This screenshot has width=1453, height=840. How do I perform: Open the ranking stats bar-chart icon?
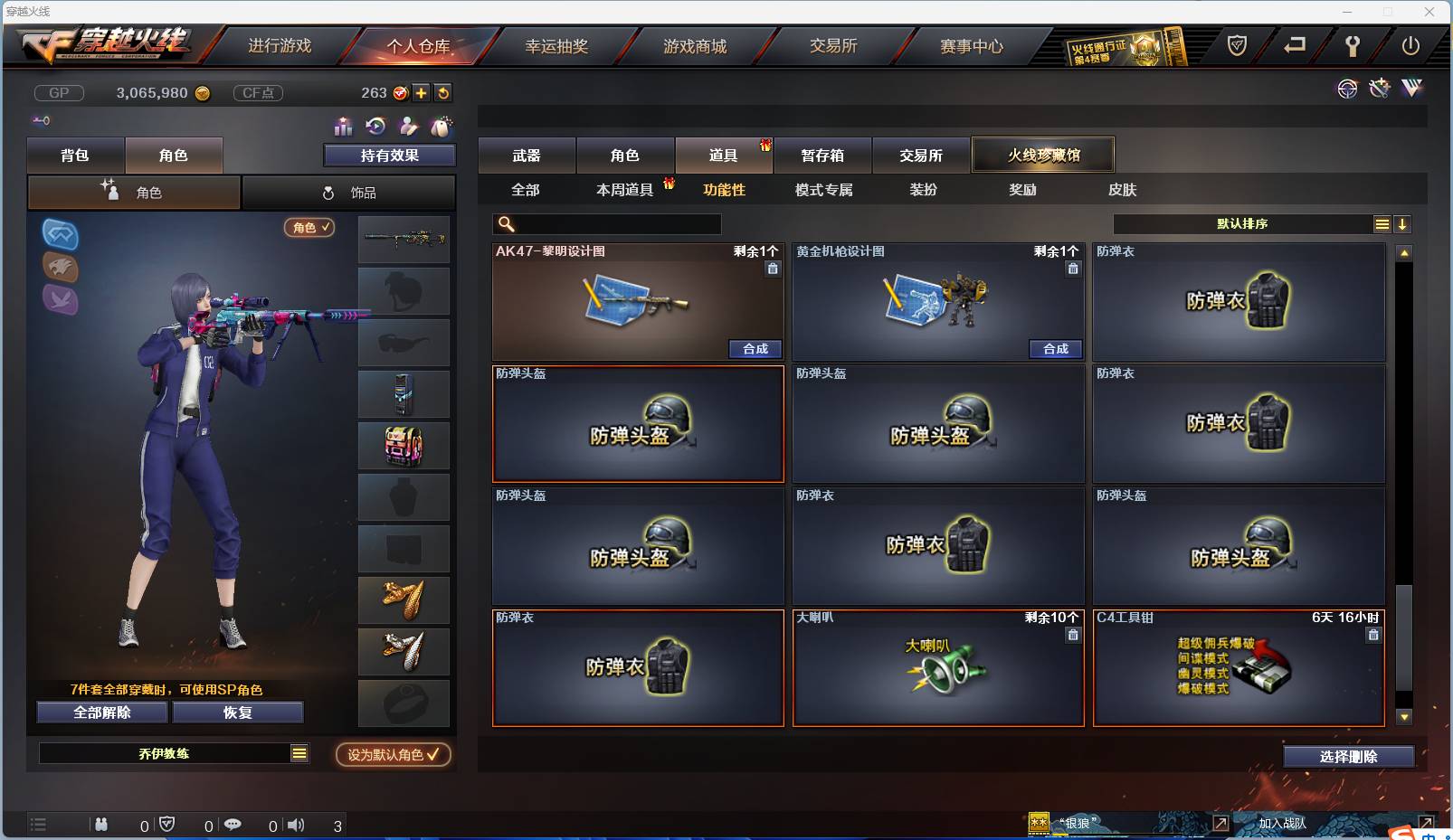tap(343, 127)
